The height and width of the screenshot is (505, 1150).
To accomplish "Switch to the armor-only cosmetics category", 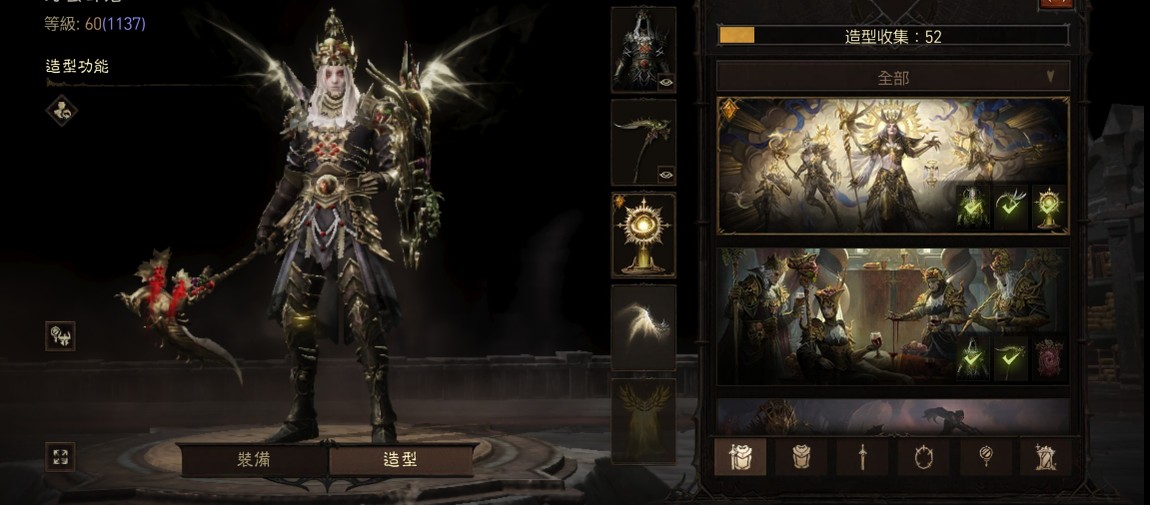I will click(802, 457).
